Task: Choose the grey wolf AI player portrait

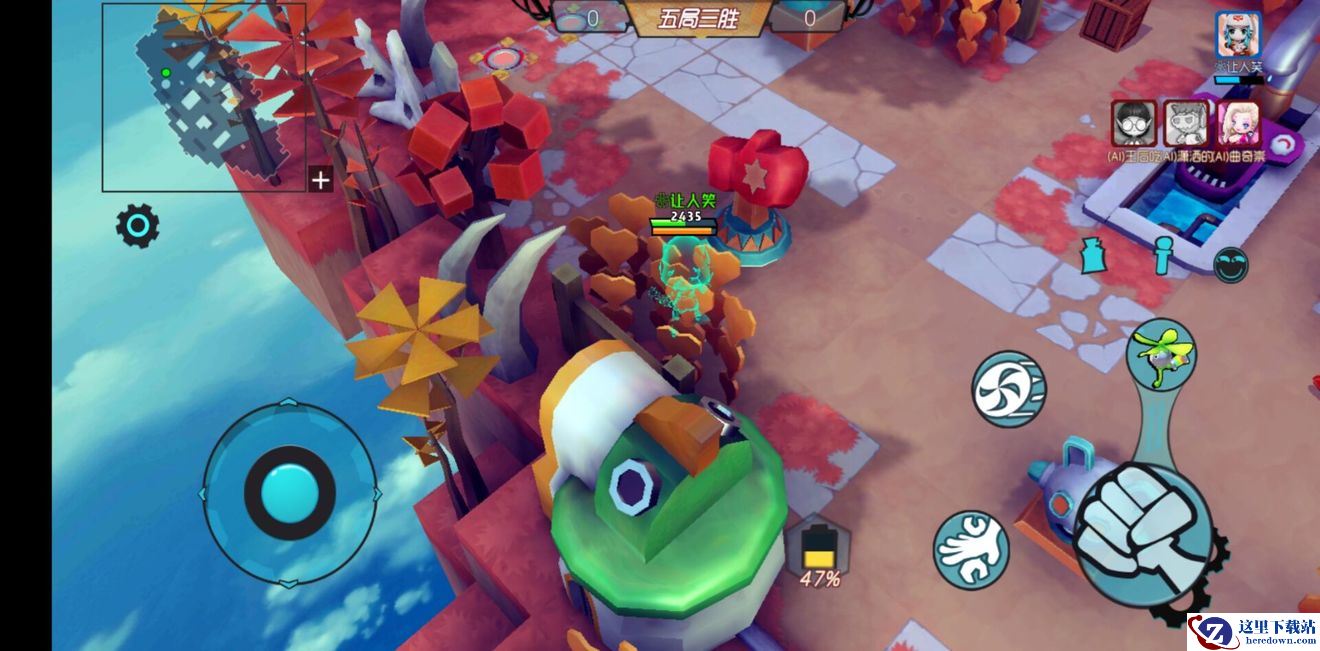Action: click(x=1187, y=123)
